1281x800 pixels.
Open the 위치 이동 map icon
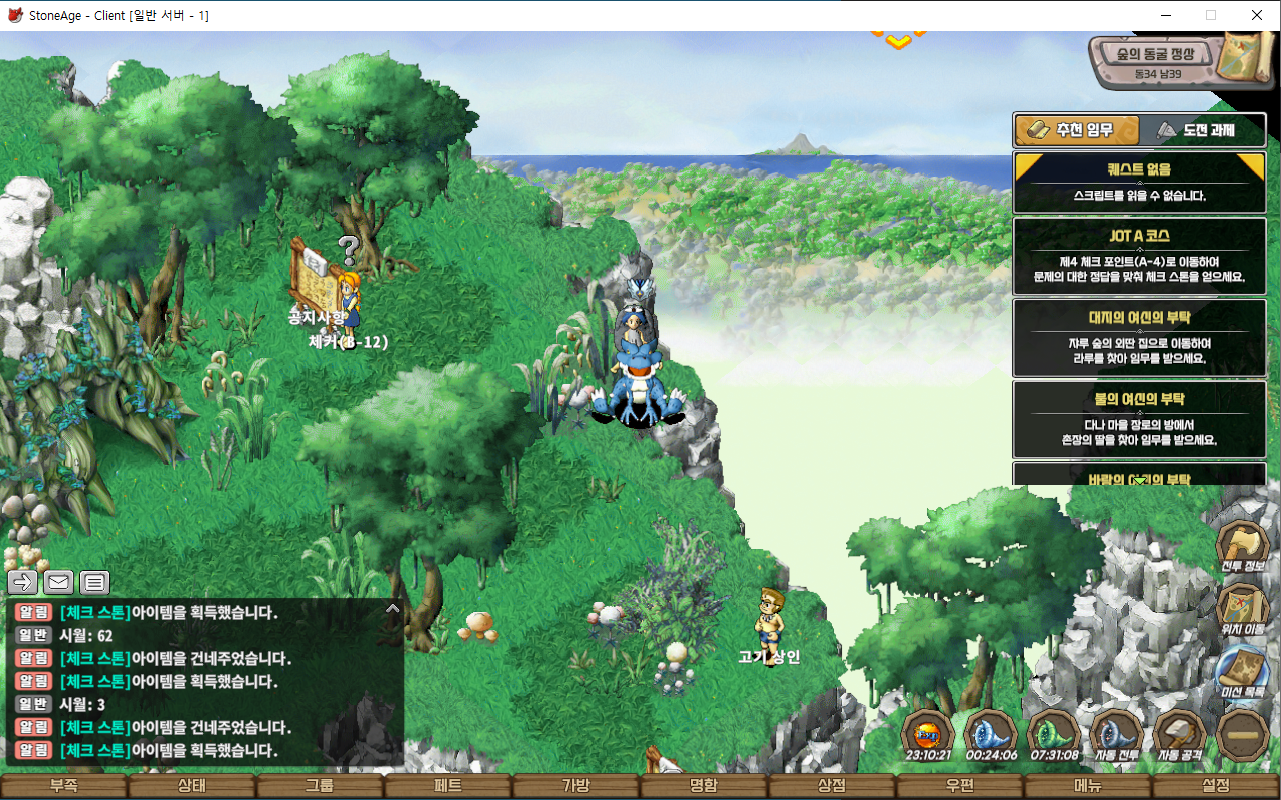tap(1243, 608)
